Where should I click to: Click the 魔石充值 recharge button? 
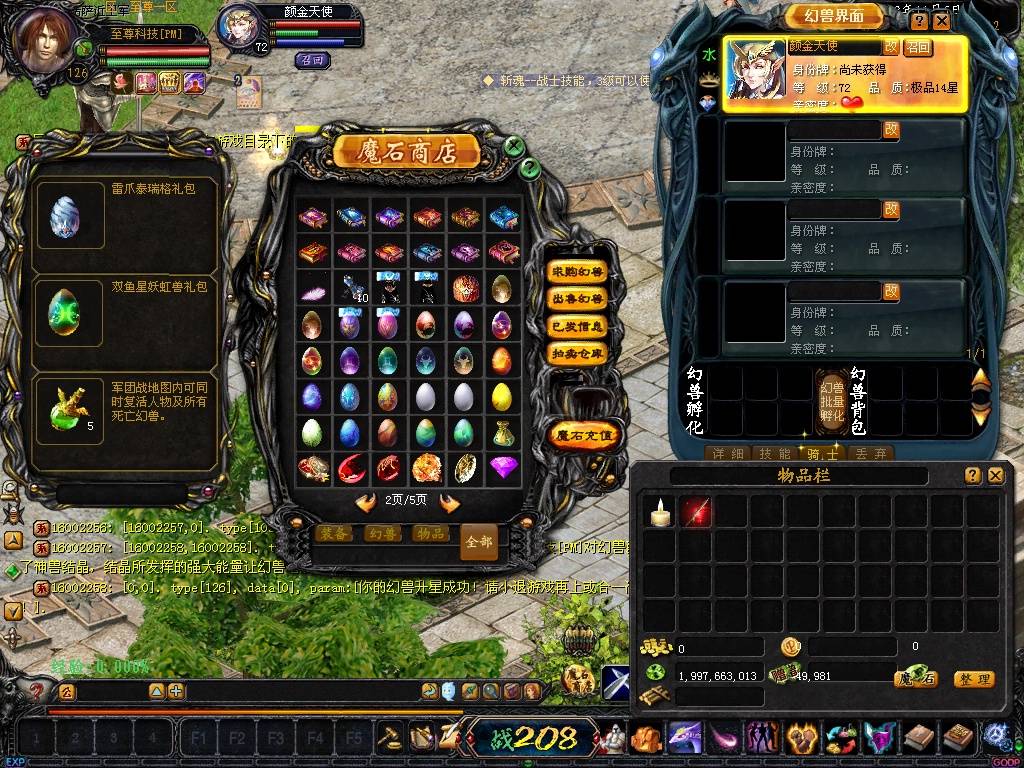point(585,435)
